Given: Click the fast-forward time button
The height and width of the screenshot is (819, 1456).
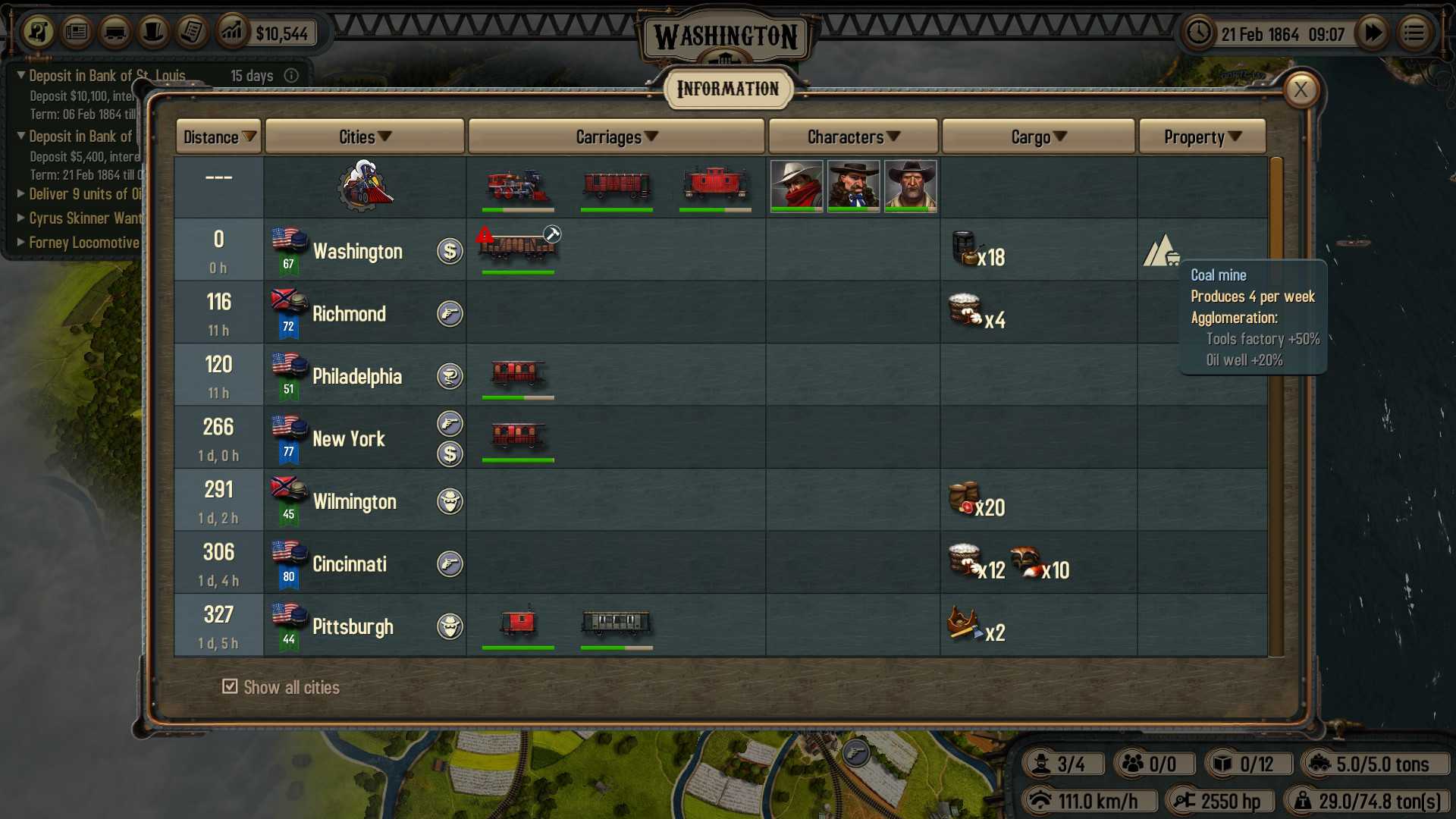Looking at the screenshot, I should coord(1373,33).
